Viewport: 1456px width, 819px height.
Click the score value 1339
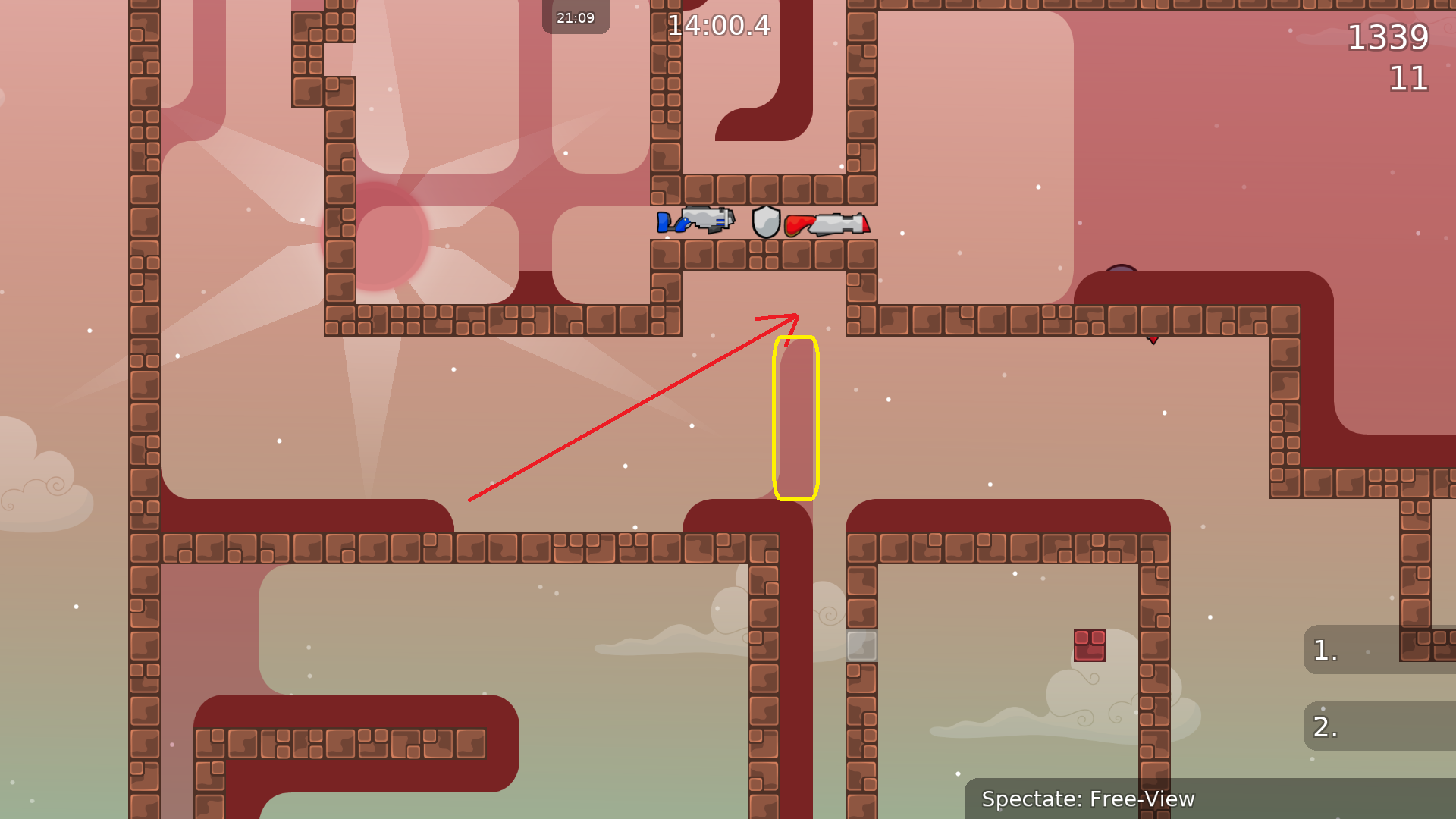point(1390,38)
